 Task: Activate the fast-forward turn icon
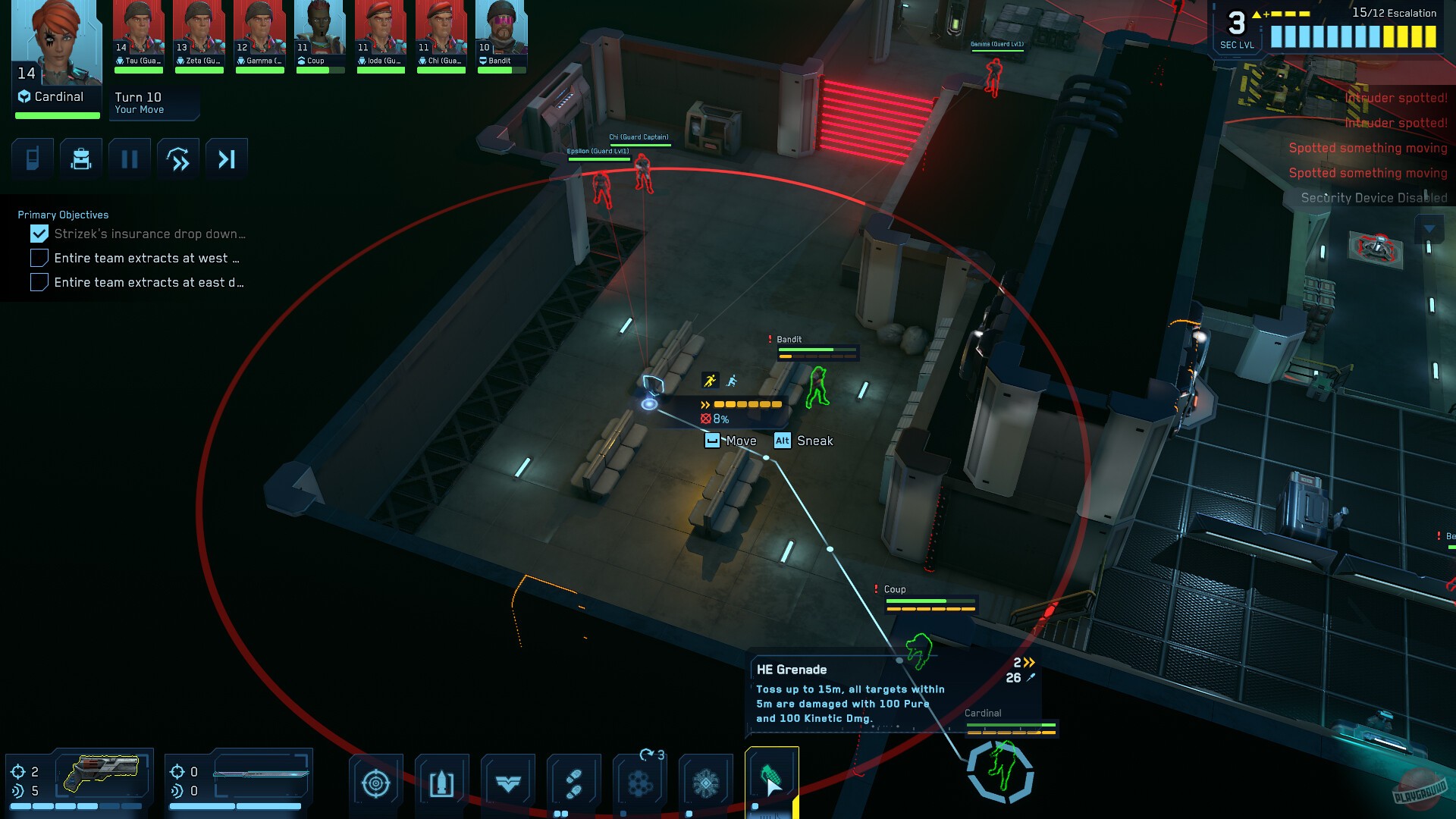coord(178,158)
